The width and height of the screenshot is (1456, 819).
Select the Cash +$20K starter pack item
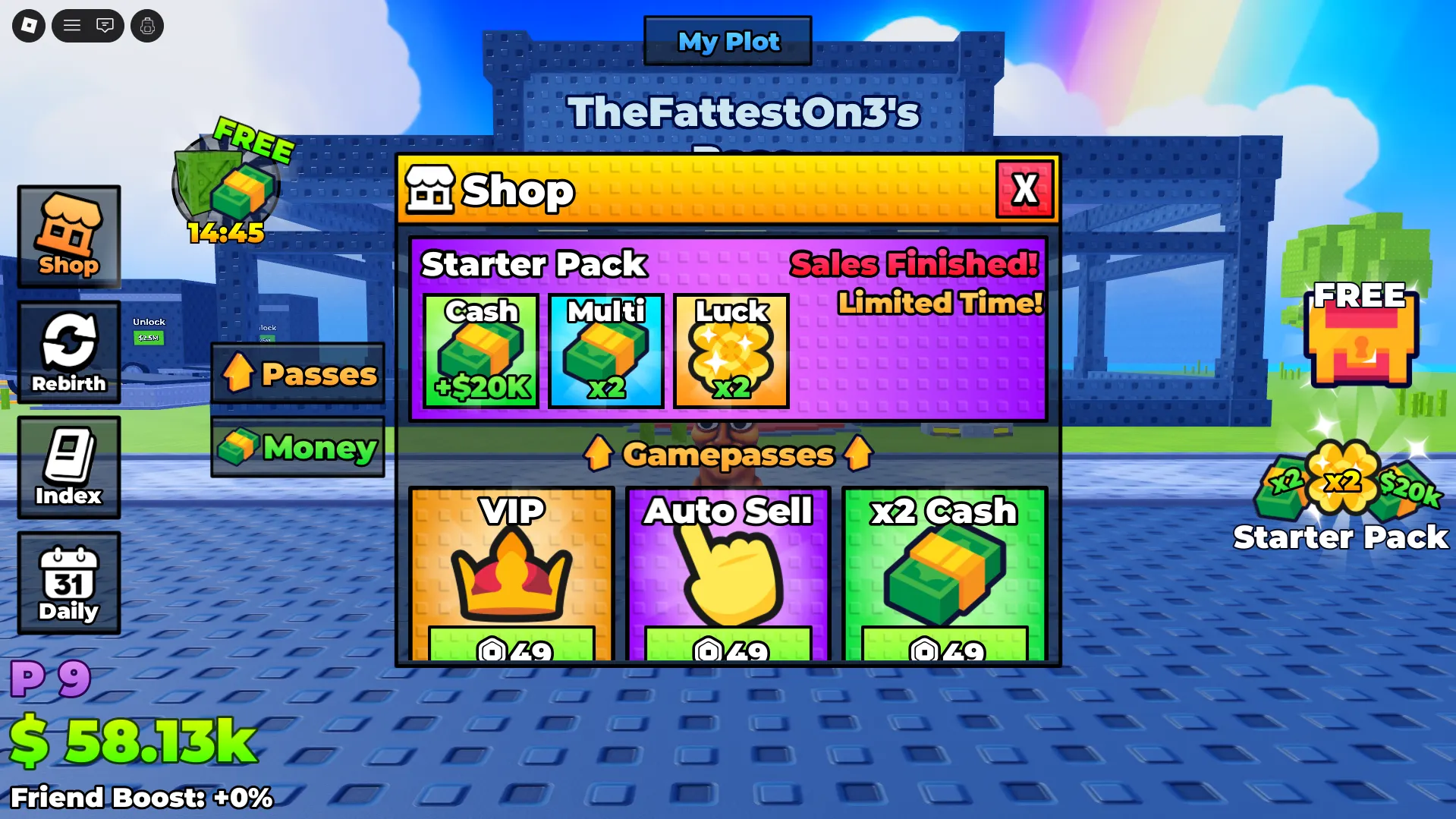click(x=481, y=351)
